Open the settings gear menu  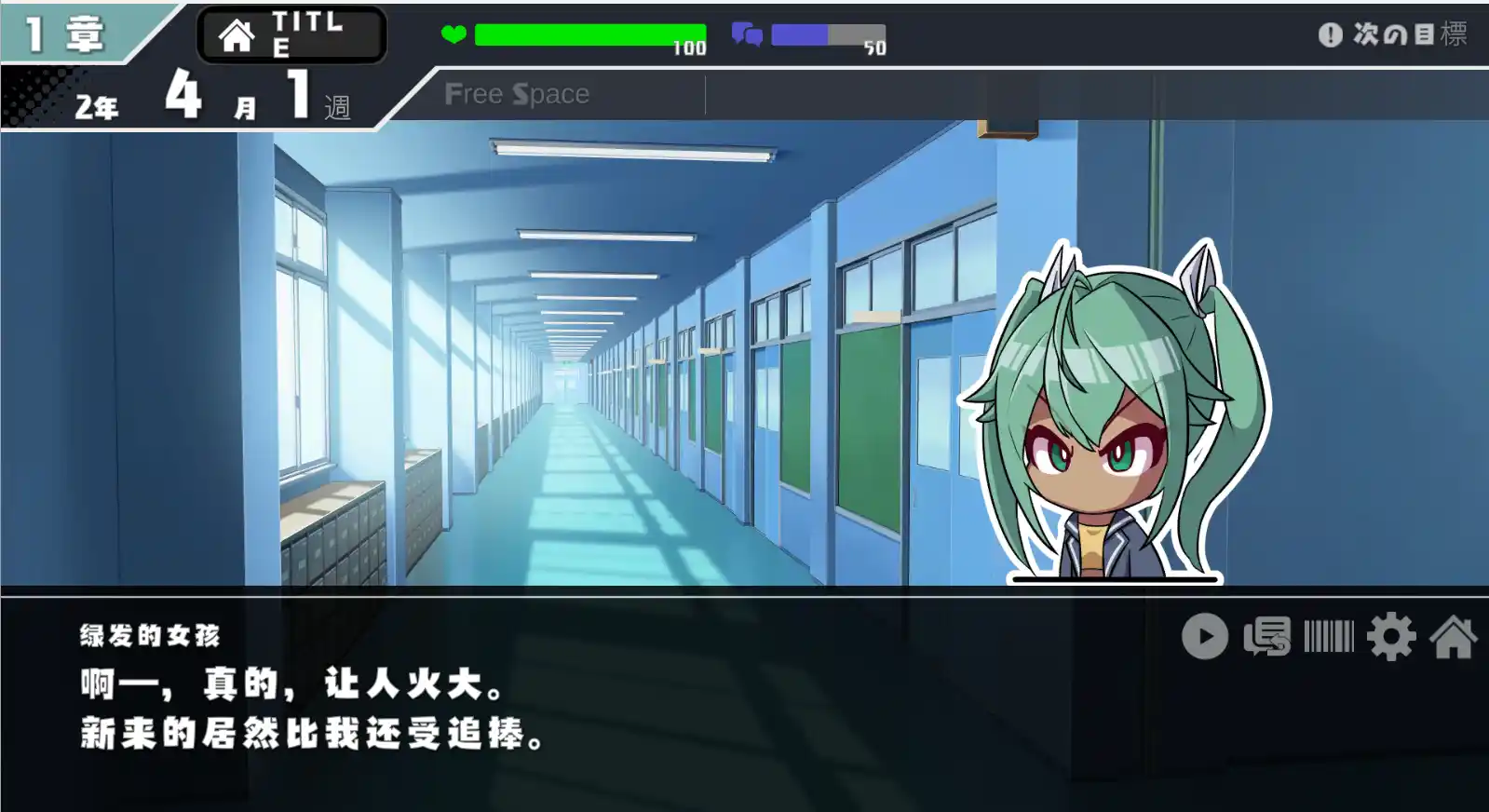coord(1390,638)
